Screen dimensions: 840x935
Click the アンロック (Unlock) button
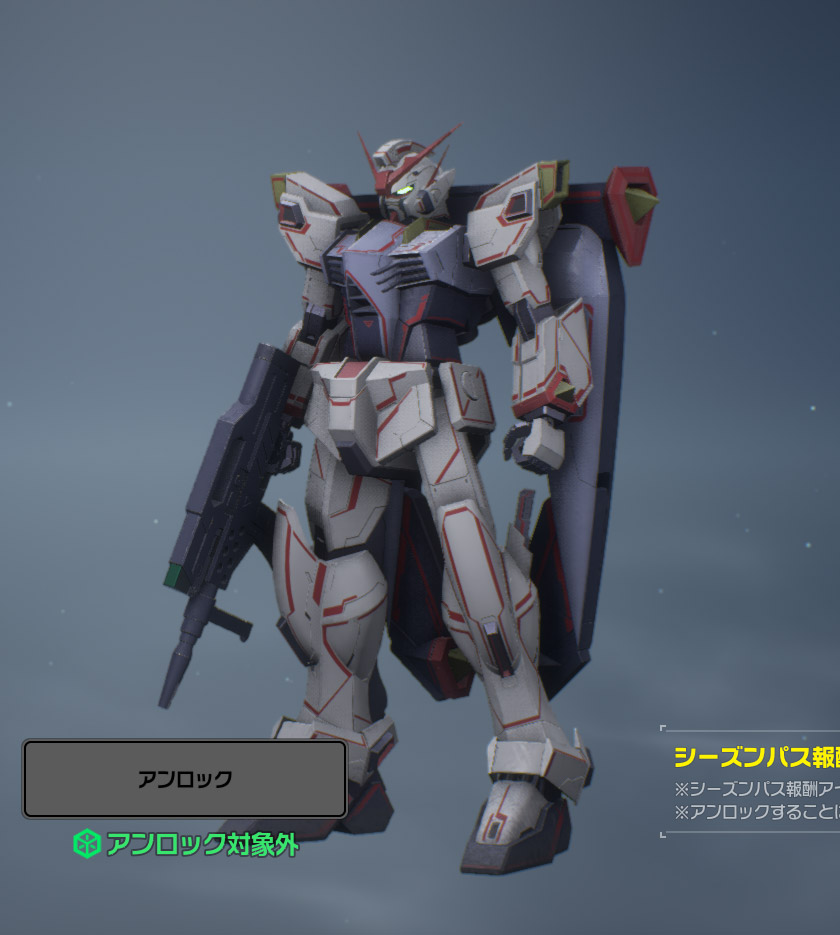point(185,779)
